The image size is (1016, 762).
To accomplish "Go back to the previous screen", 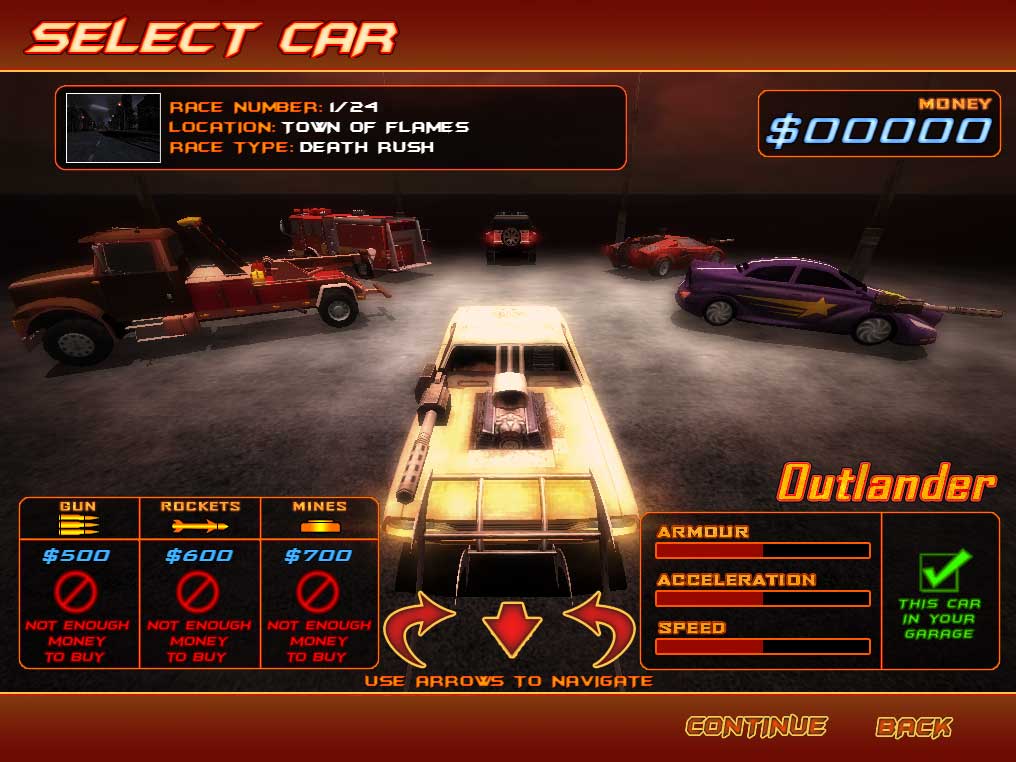I will pyautogui.click(x=914, y=727).
